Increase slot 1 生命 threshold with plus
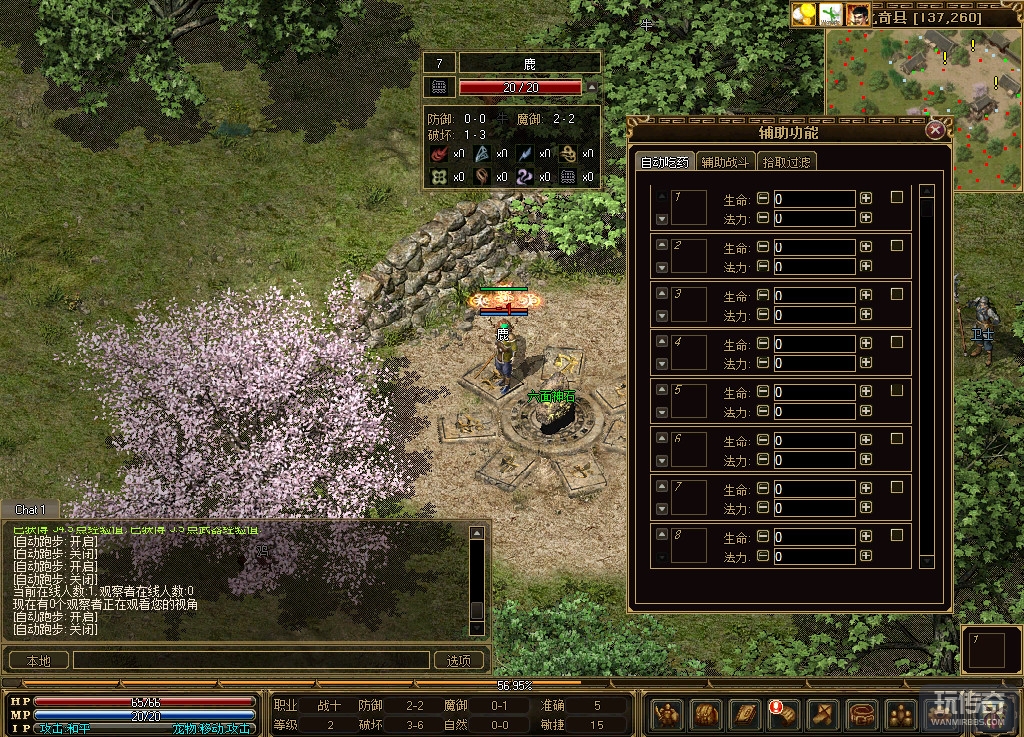Screen dimensions: 1024x737 pos(866,199)
